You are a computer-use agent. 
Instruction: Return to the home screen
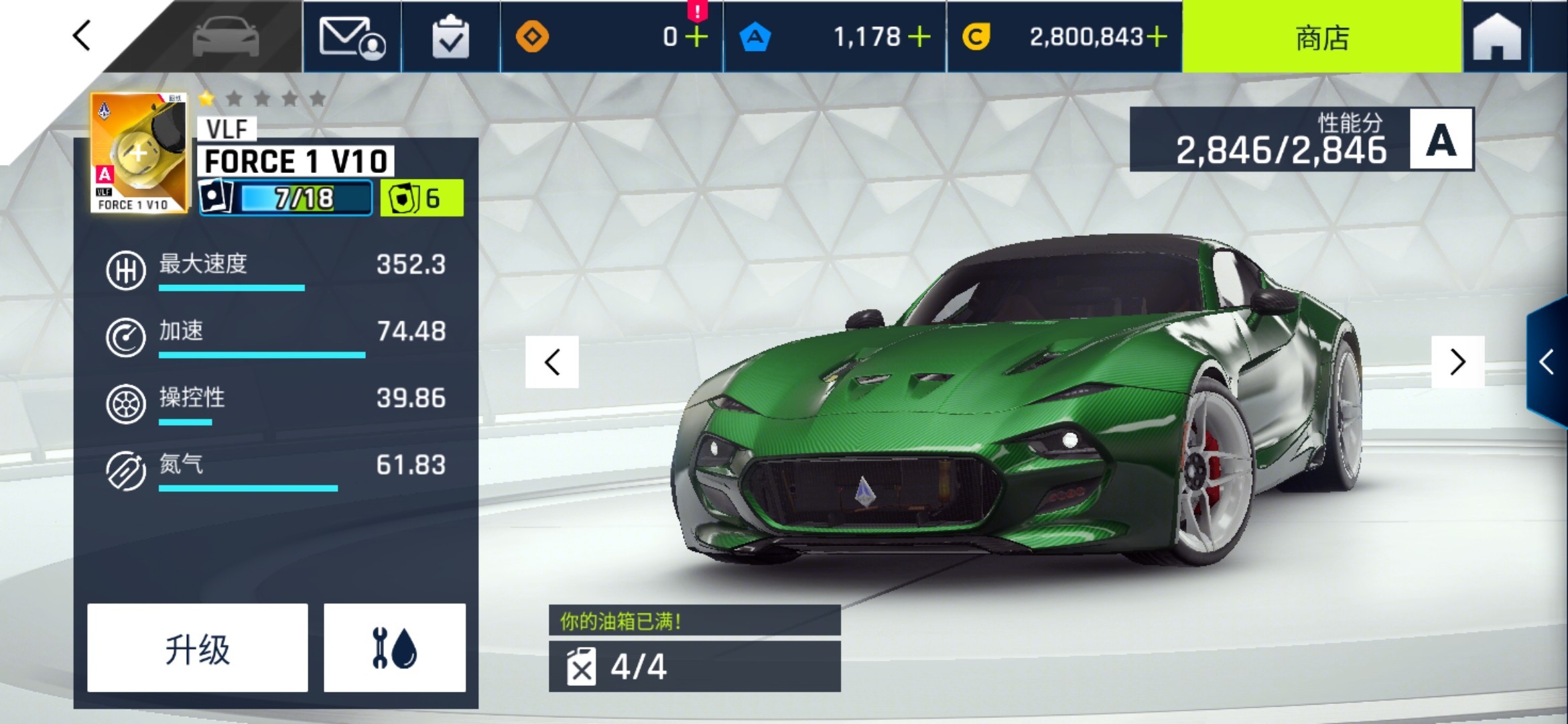pos(1497,37)
